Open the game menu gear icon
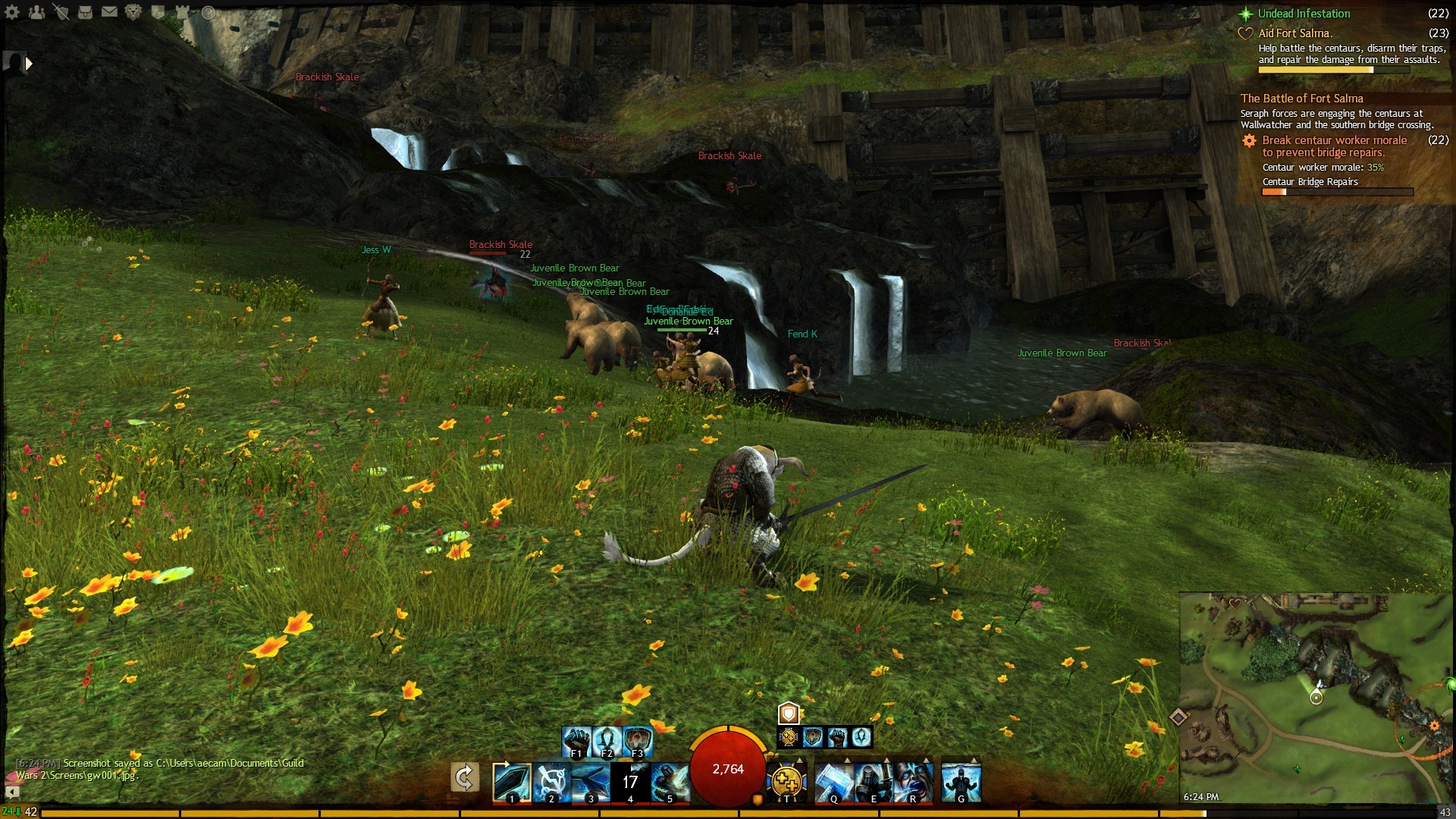The width and height of the screenshot is (1456, 819). [x=12, y=12]
